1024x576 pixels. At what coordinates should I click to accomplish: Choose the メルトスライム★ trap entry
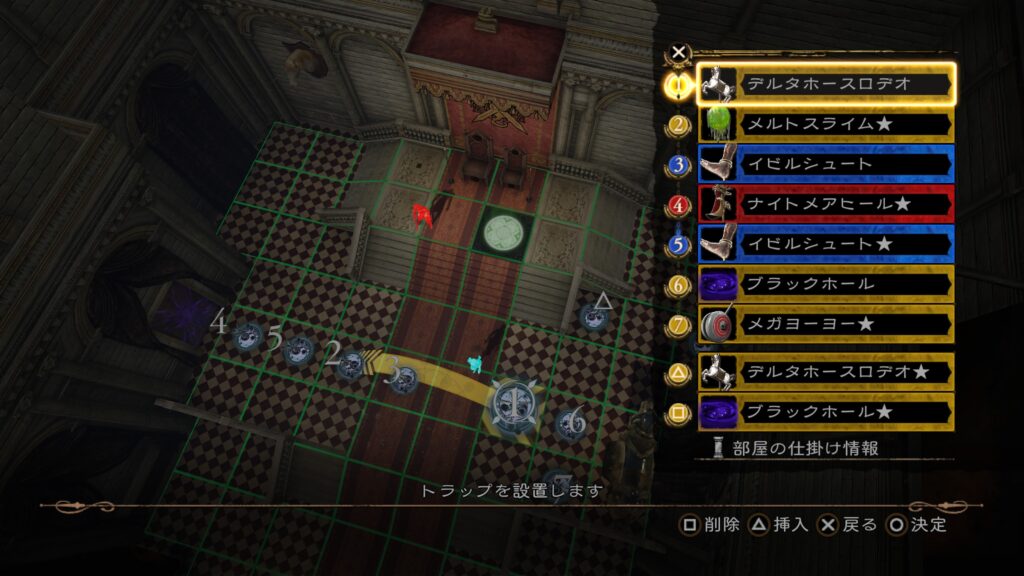coord(826,124)
